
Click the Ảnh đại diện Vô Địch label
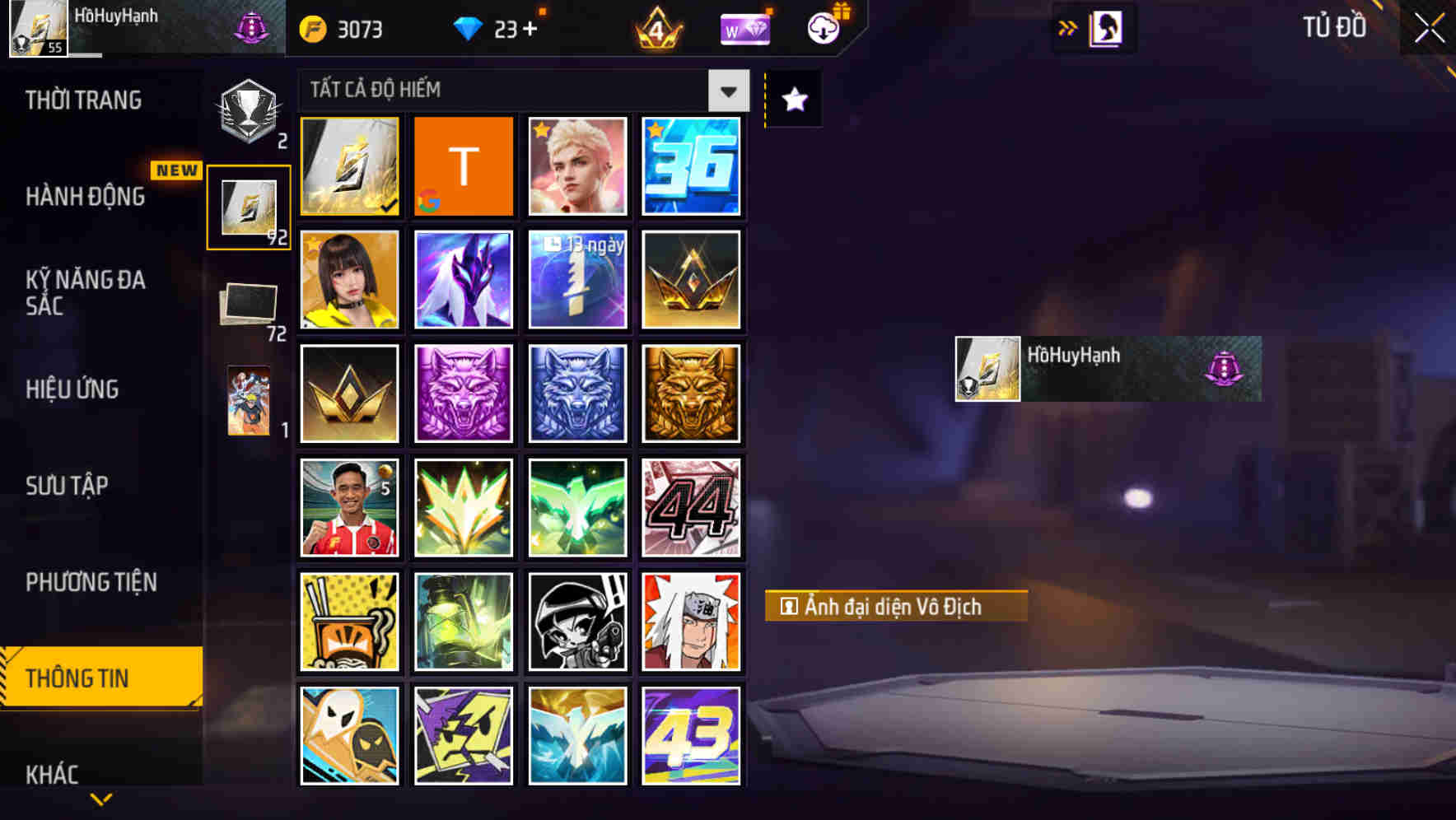point(894,607)
